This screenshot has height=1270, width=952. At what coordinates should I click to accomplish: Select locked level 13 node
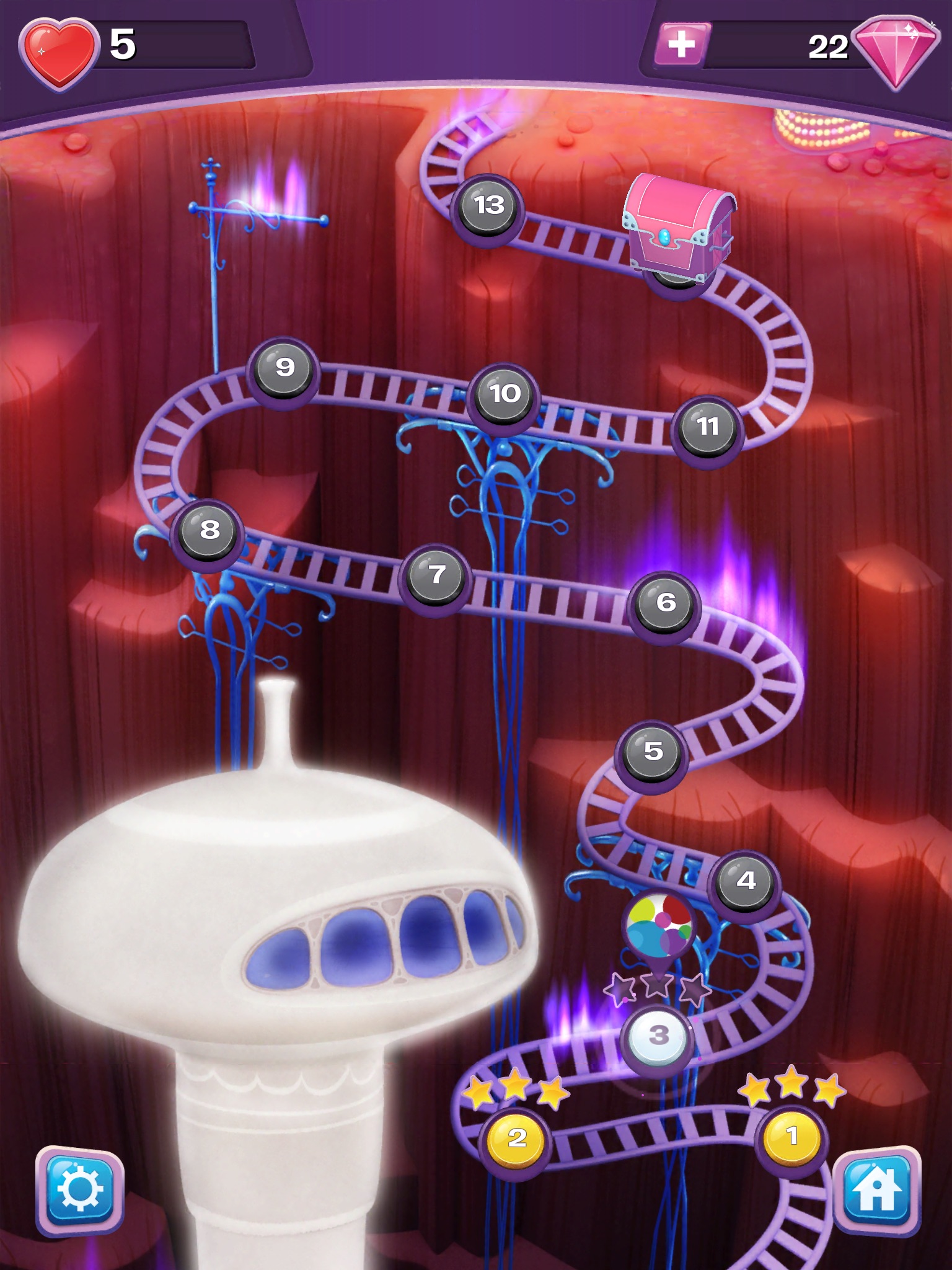(x=488, y=206)
